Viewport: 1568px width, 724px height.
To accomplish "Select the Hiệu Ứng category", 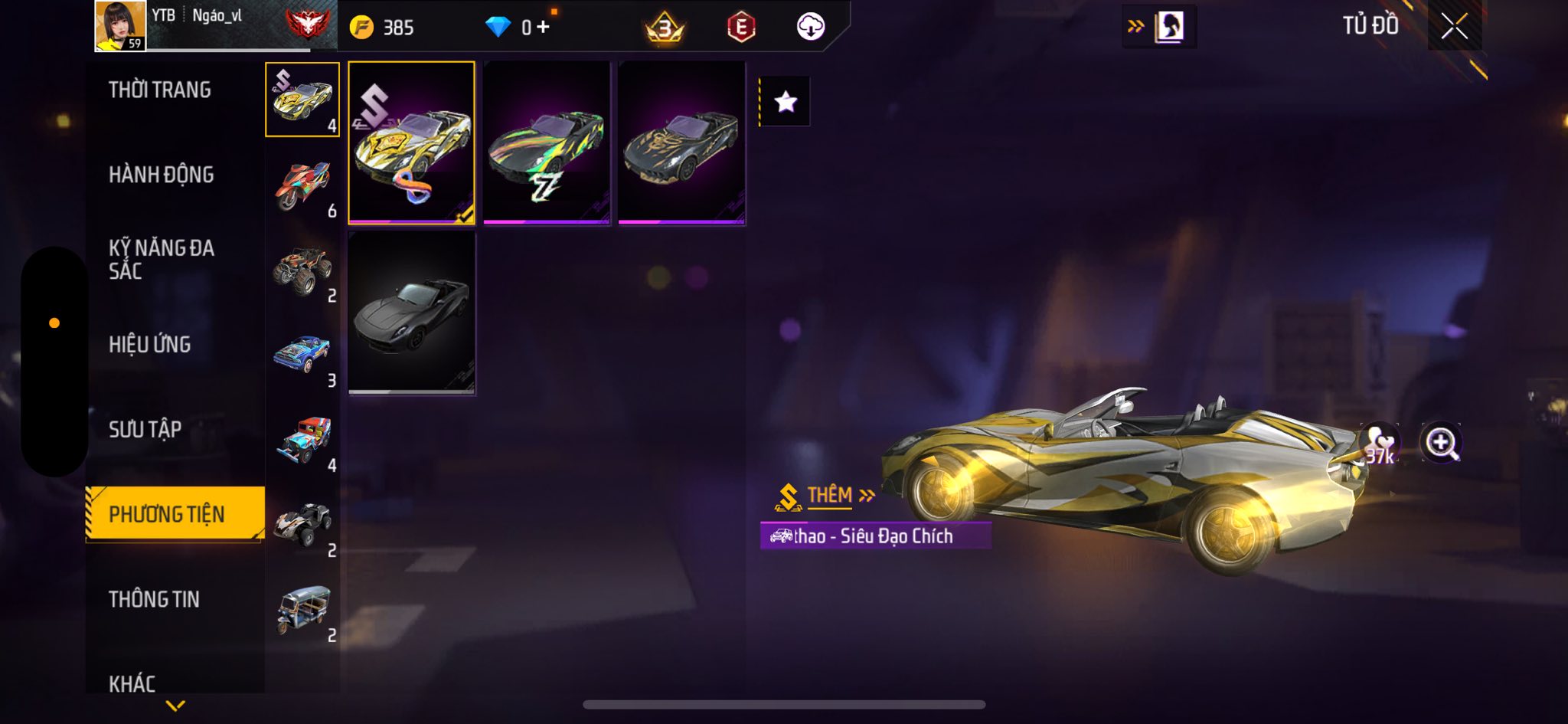I will 149,345.
